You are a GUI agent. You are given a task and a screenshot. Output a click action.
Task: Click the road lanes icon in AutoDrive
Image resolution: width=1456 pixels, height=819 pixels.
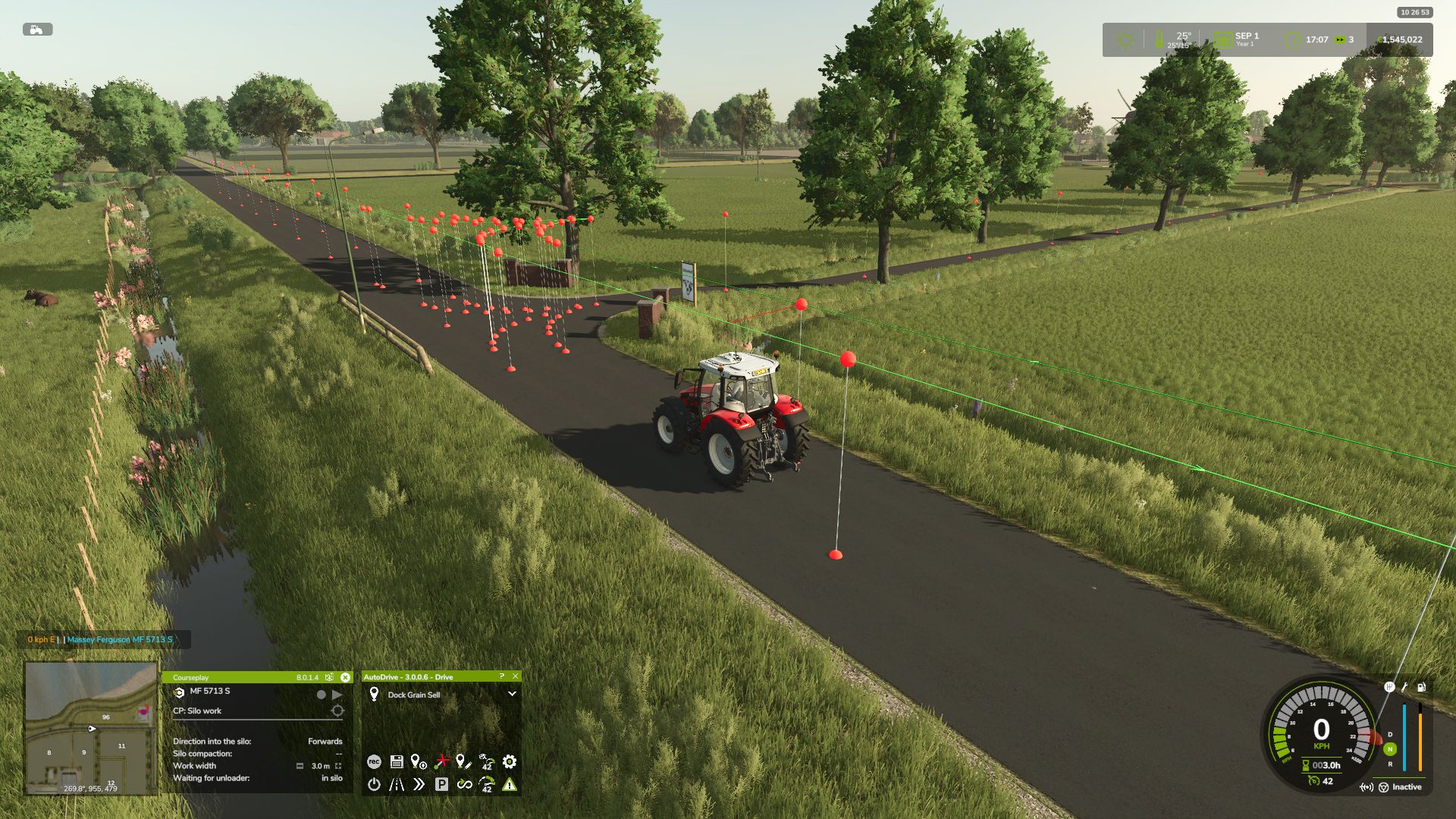397,784
